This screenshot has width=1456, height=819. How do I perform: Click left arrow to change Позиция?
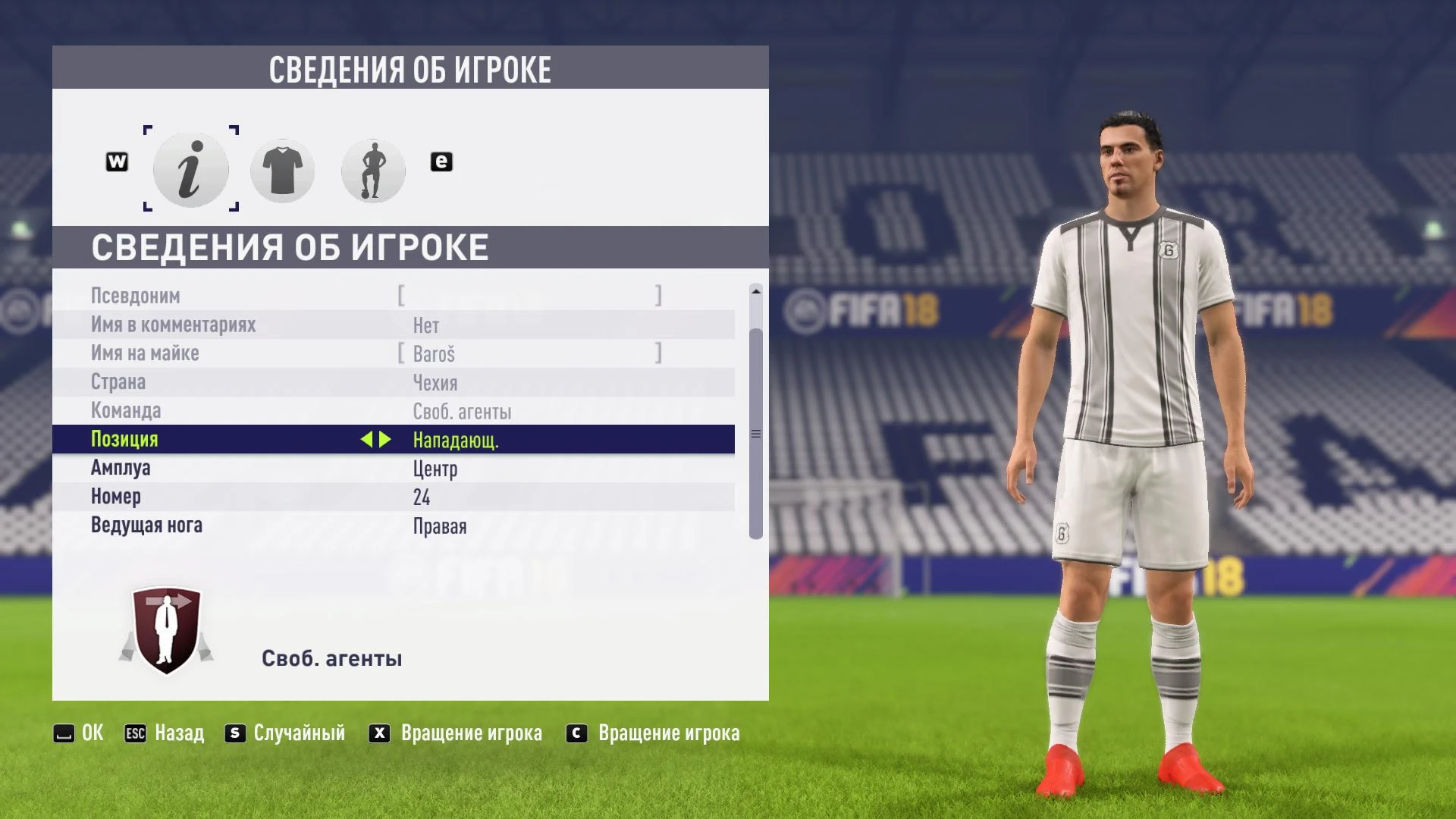tap(369, 440)
